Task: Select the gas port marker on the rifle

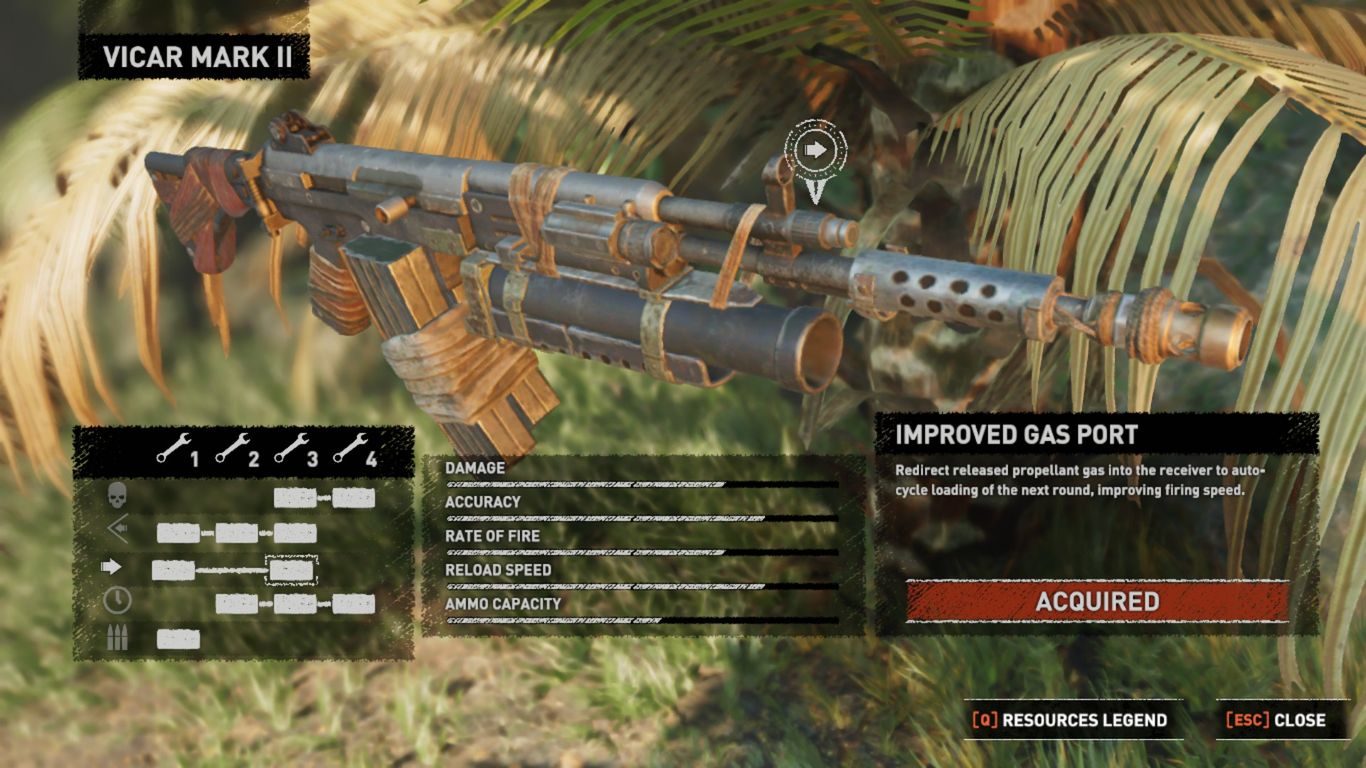Action: (x=815, y=151)
